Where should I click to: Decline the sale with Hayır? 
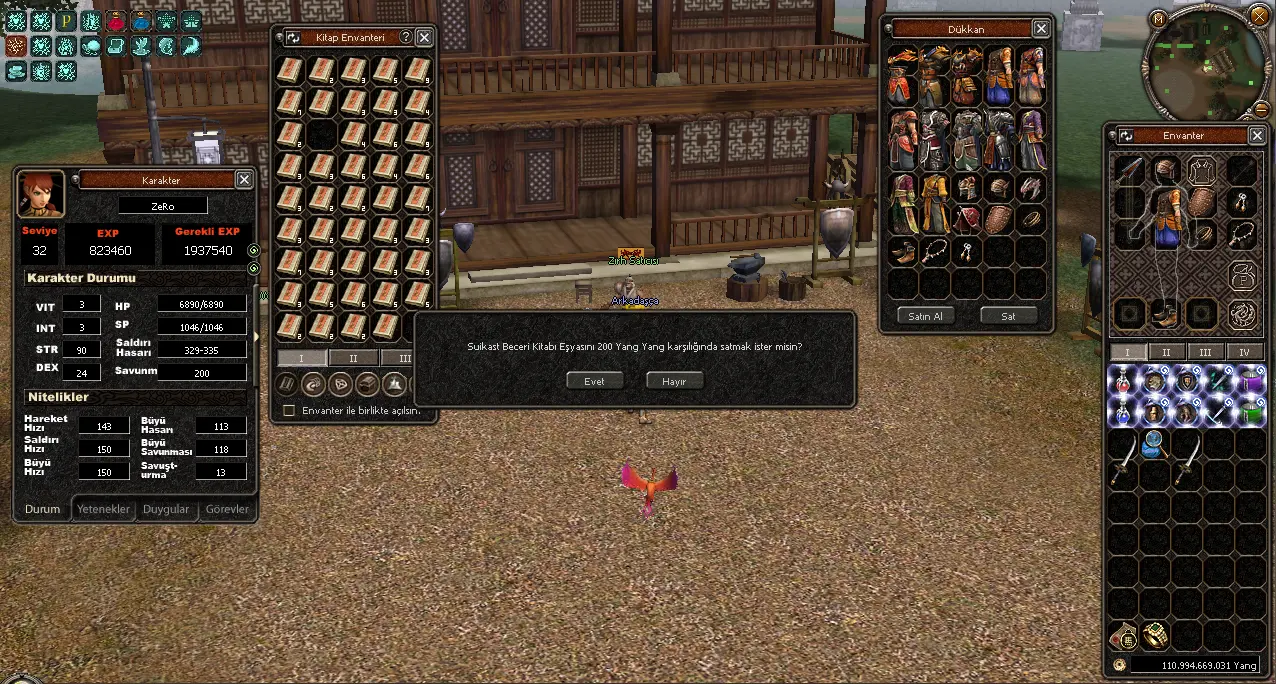click(x=674, y=381)
